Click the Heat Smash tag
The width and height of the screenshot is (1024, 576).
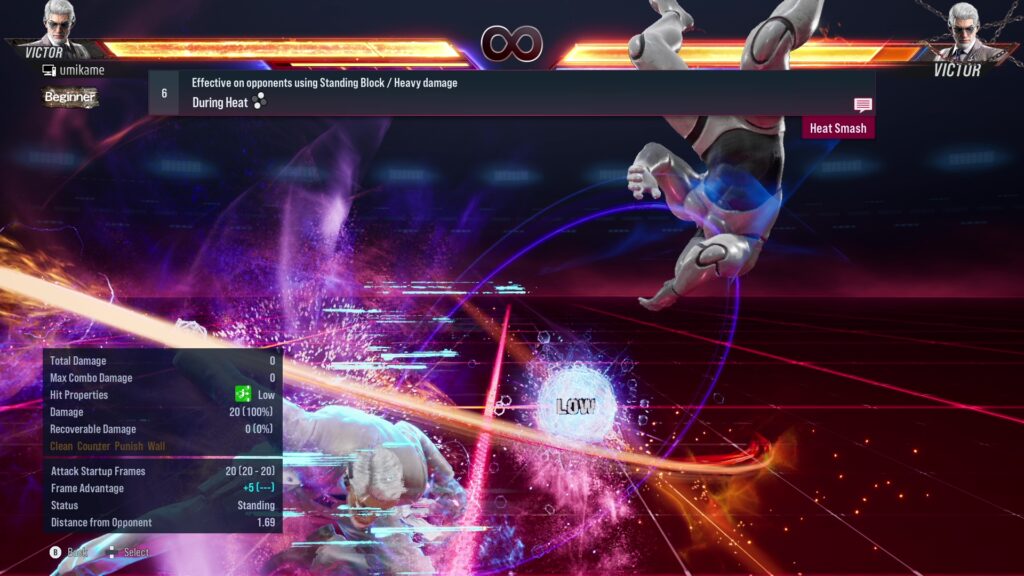pyautogui.click(x=837, y=128)
